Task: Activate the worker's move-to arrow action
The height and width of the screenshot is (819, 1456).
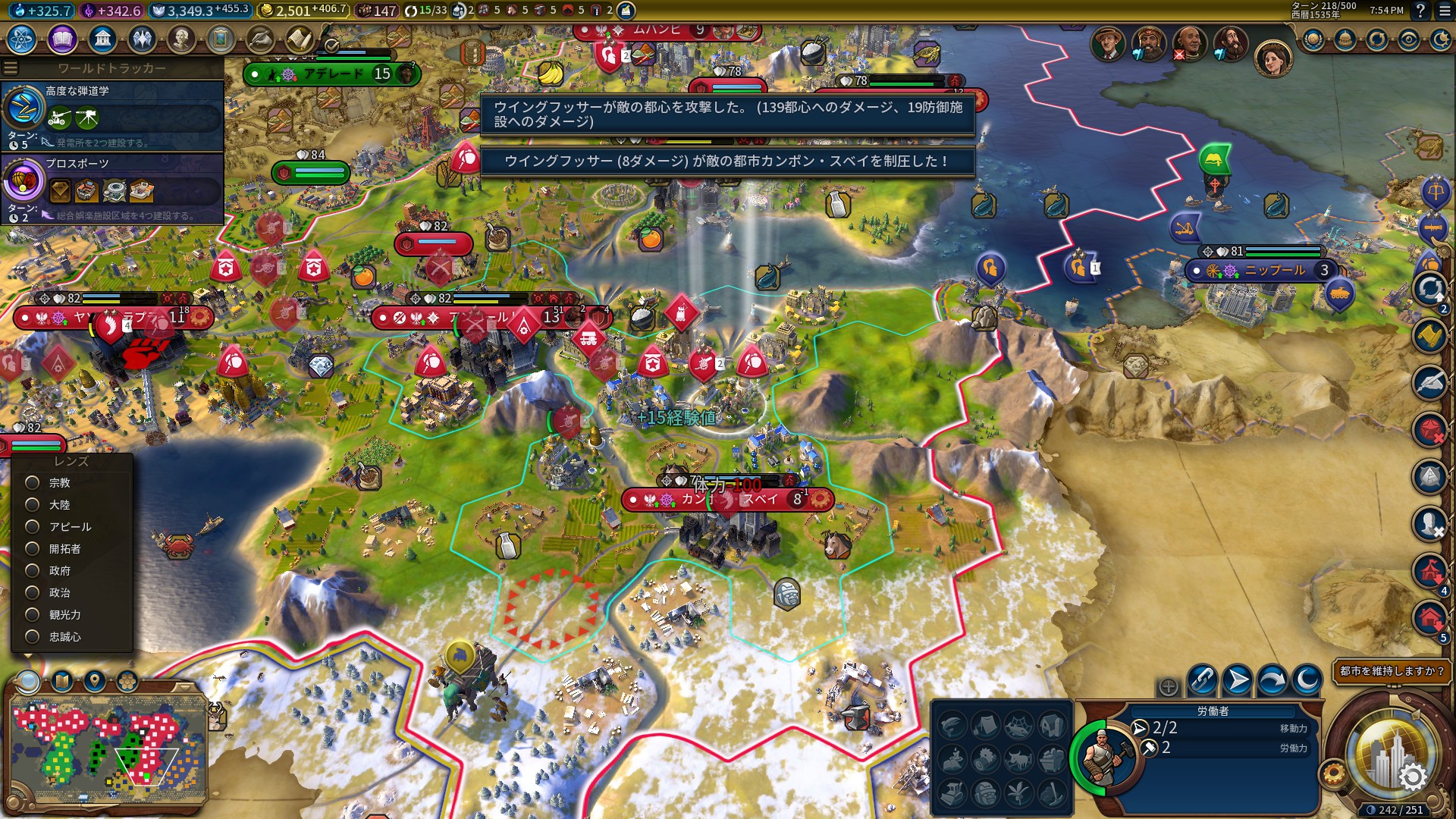Action: coord(1238,679)
